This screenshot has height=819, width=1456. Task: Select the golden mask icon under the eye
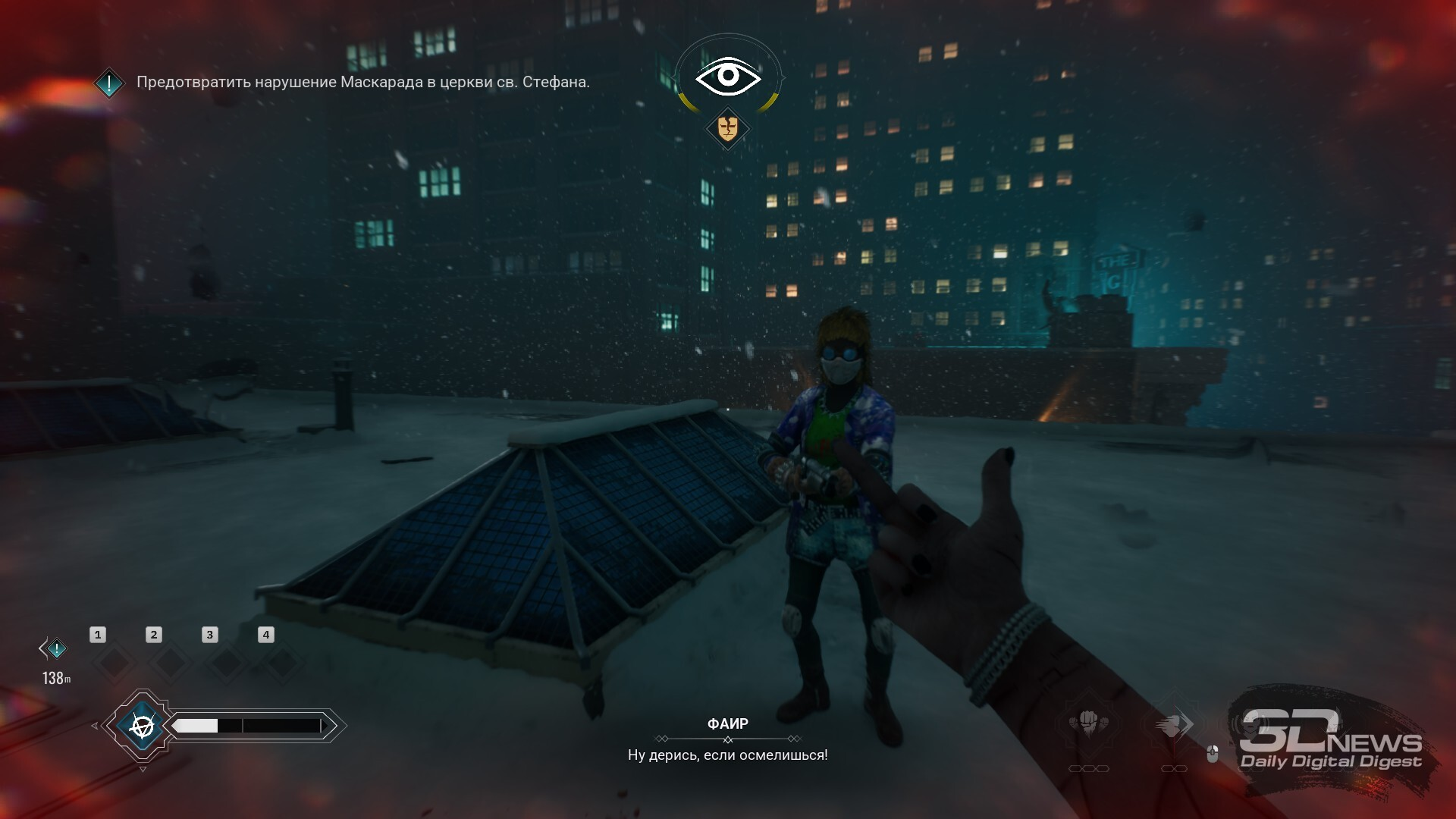(727, 128)
